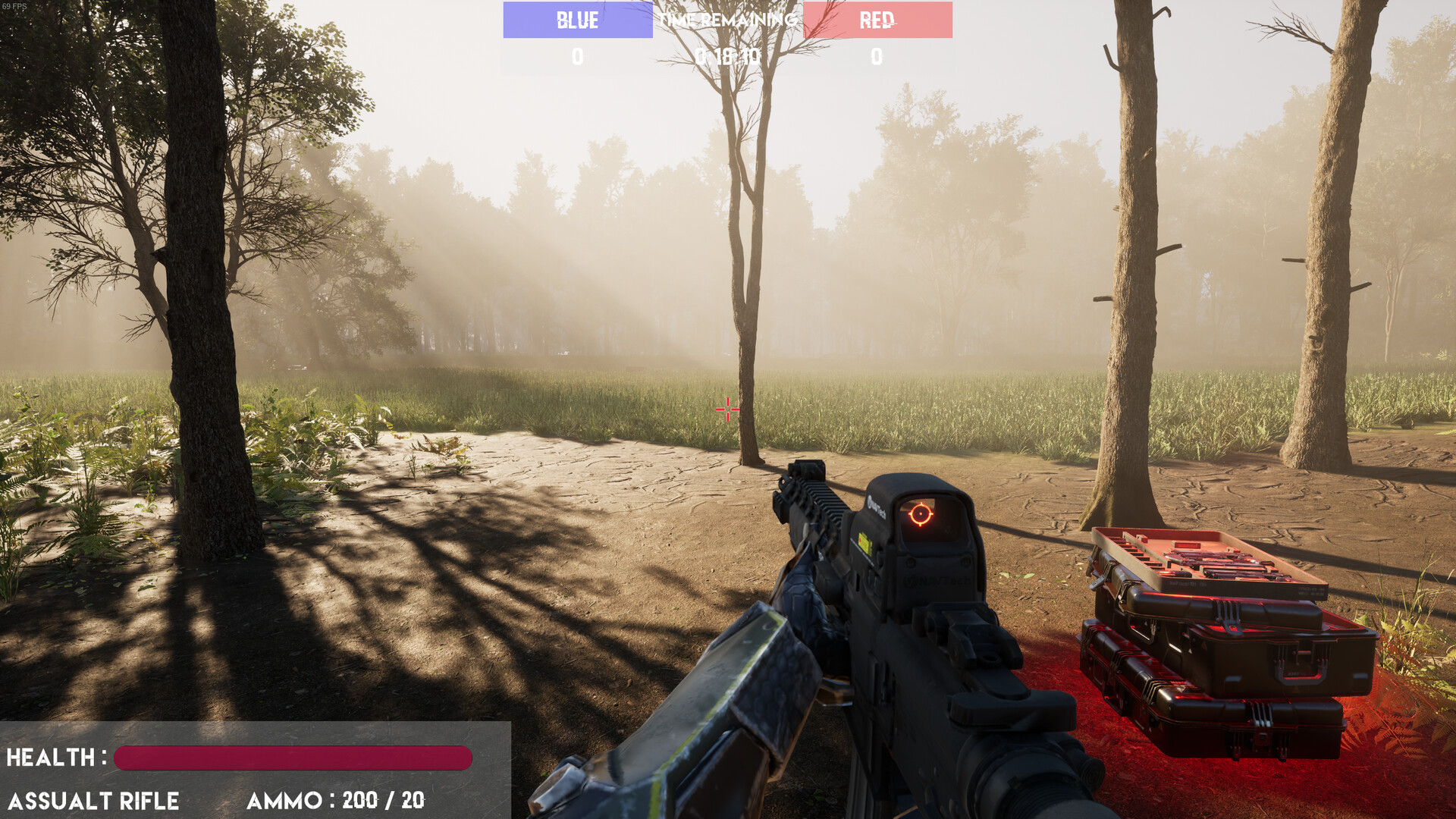1456x819 pixels.
Task: Click the green indicator on the rifle rail
Action: pyautogui.click(x=863, y=540)
